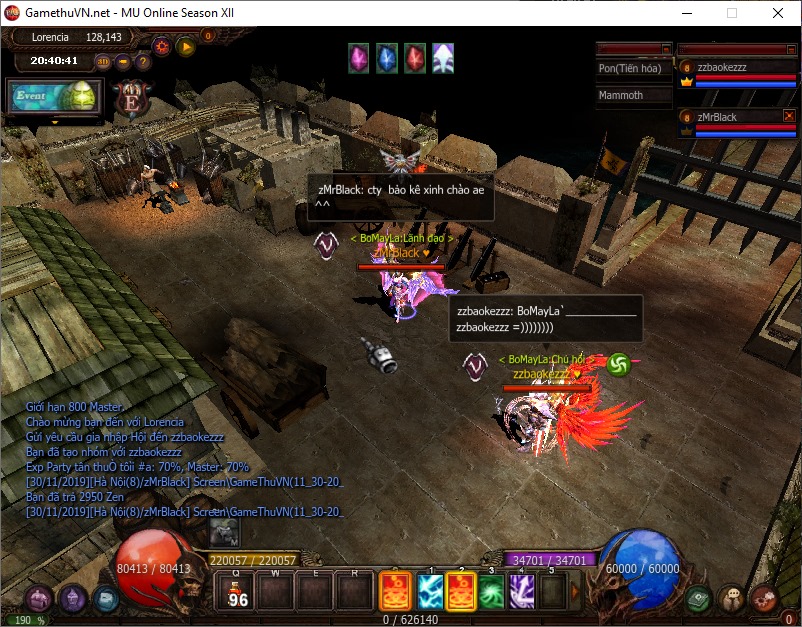
Task: Select the Pon(Tiến hóa) pet entry
Action: tap(634, 69)
